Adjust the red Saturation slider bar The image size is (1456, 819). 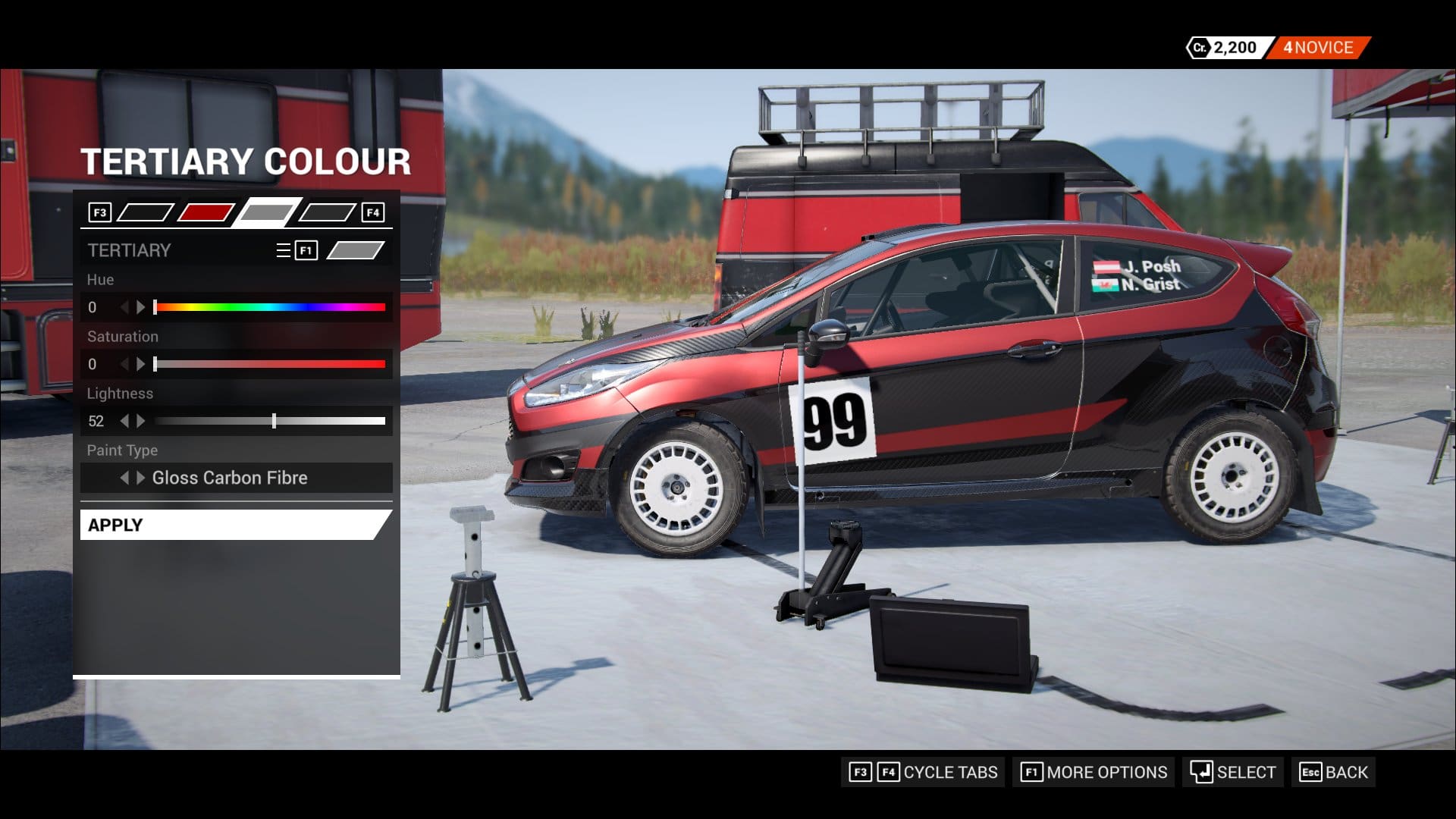(x=270, y=364)
